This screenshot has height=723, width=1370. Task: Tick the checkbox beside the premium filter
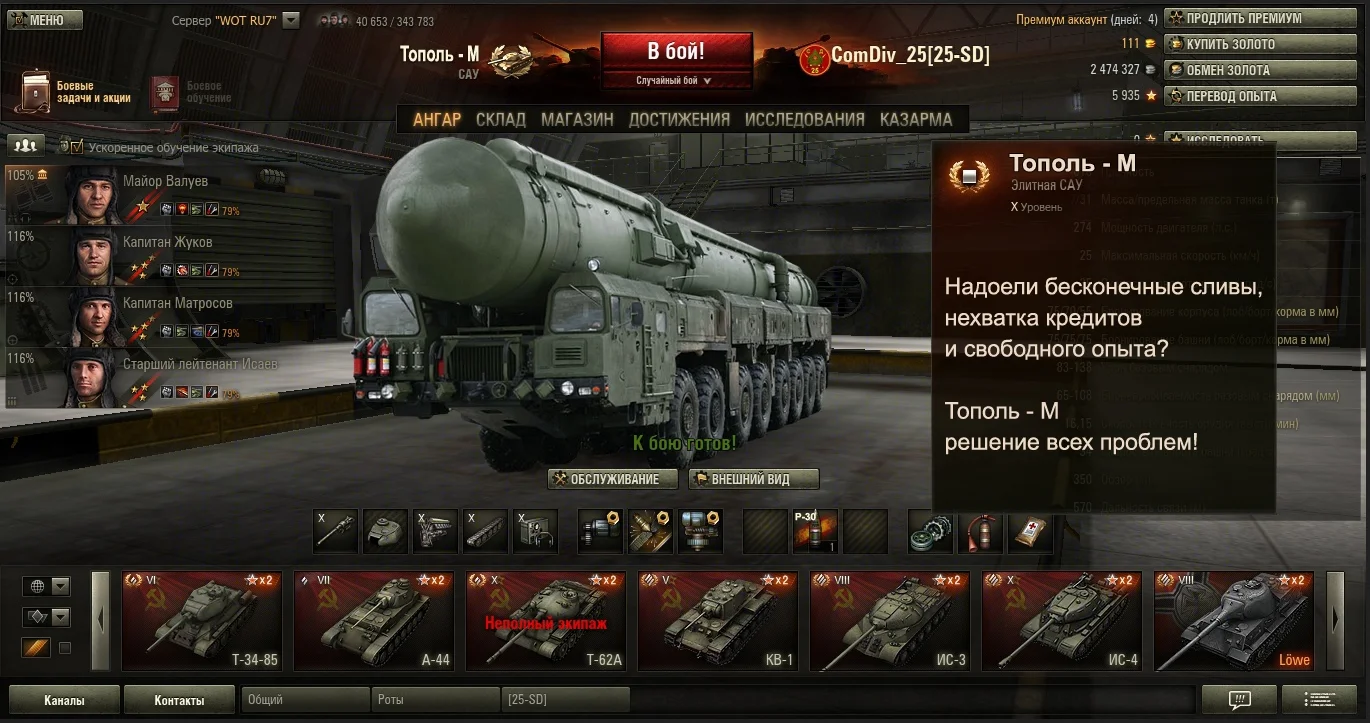66,648
